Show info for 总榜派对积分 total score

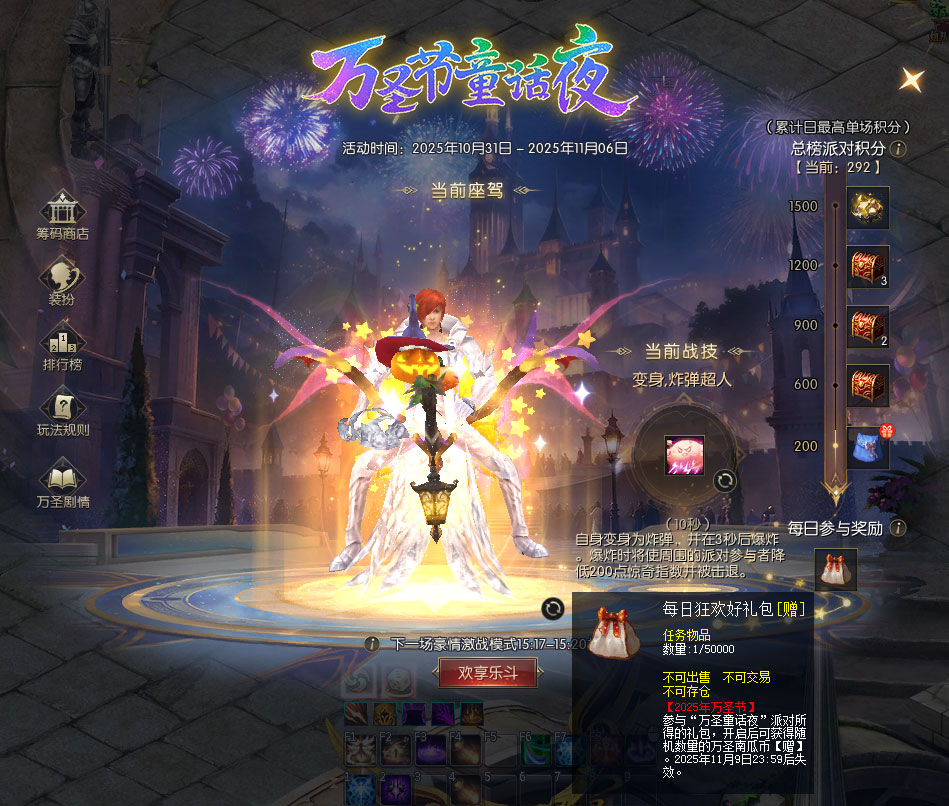(x=898, y=149)
